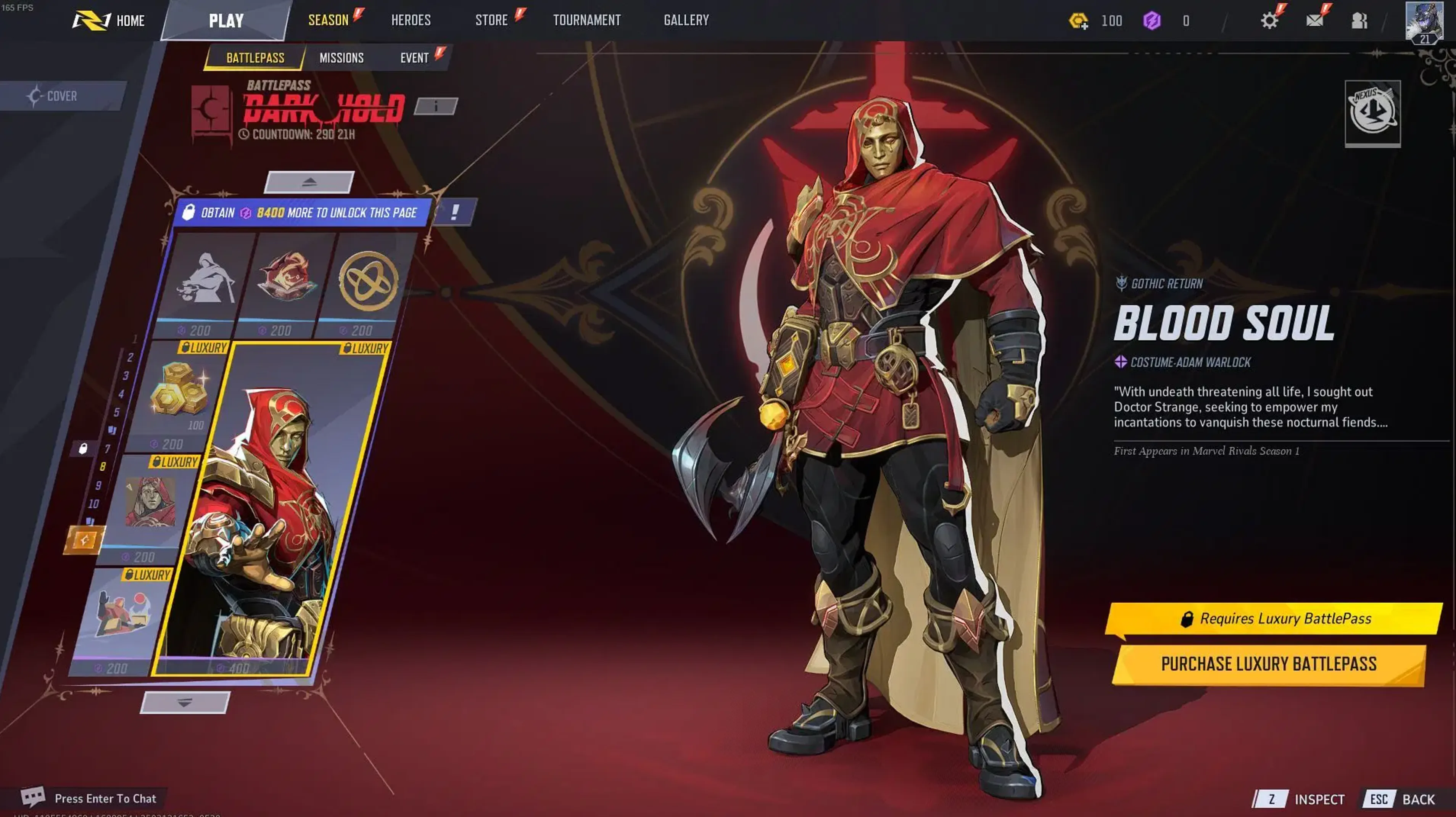The image size is (1456, 817).
Task: Open the mail inbox icon
Action: coord(1315,20)
